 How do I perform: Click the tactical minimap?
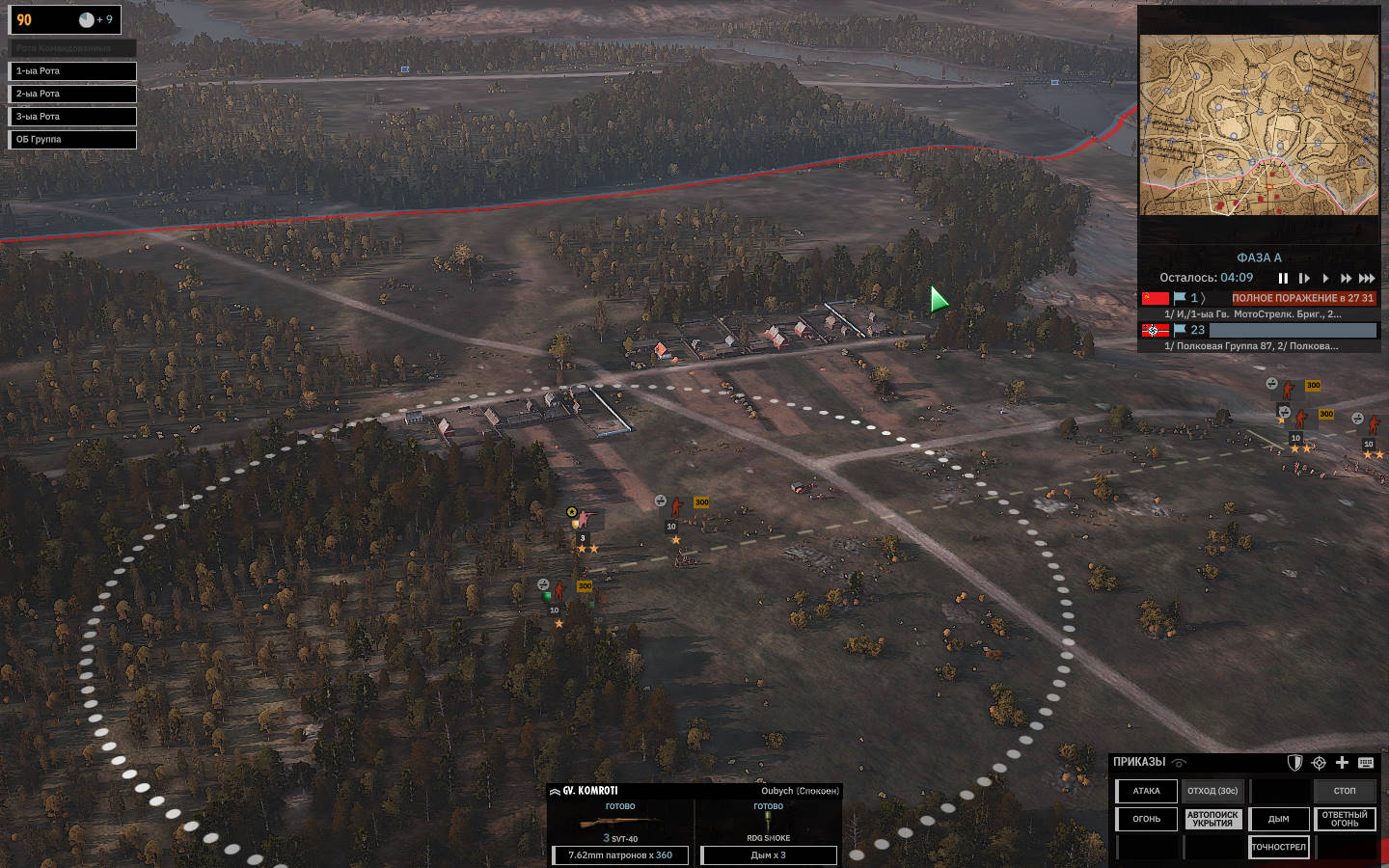pyautogui.click(x=1259, y=125)
